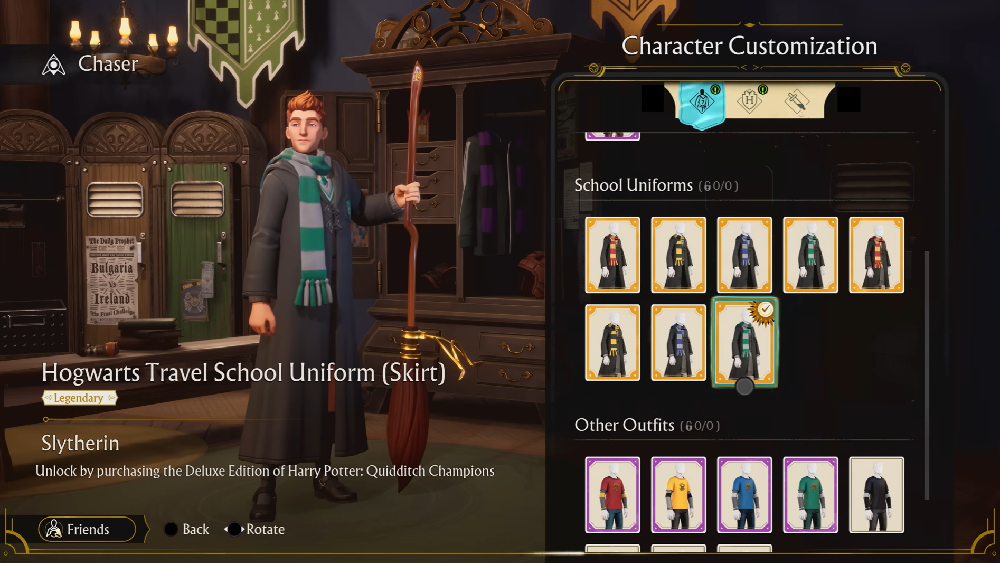Select the black t-shirt outfit
Viewport: 1000px width, 563px height.
[876, 494]
